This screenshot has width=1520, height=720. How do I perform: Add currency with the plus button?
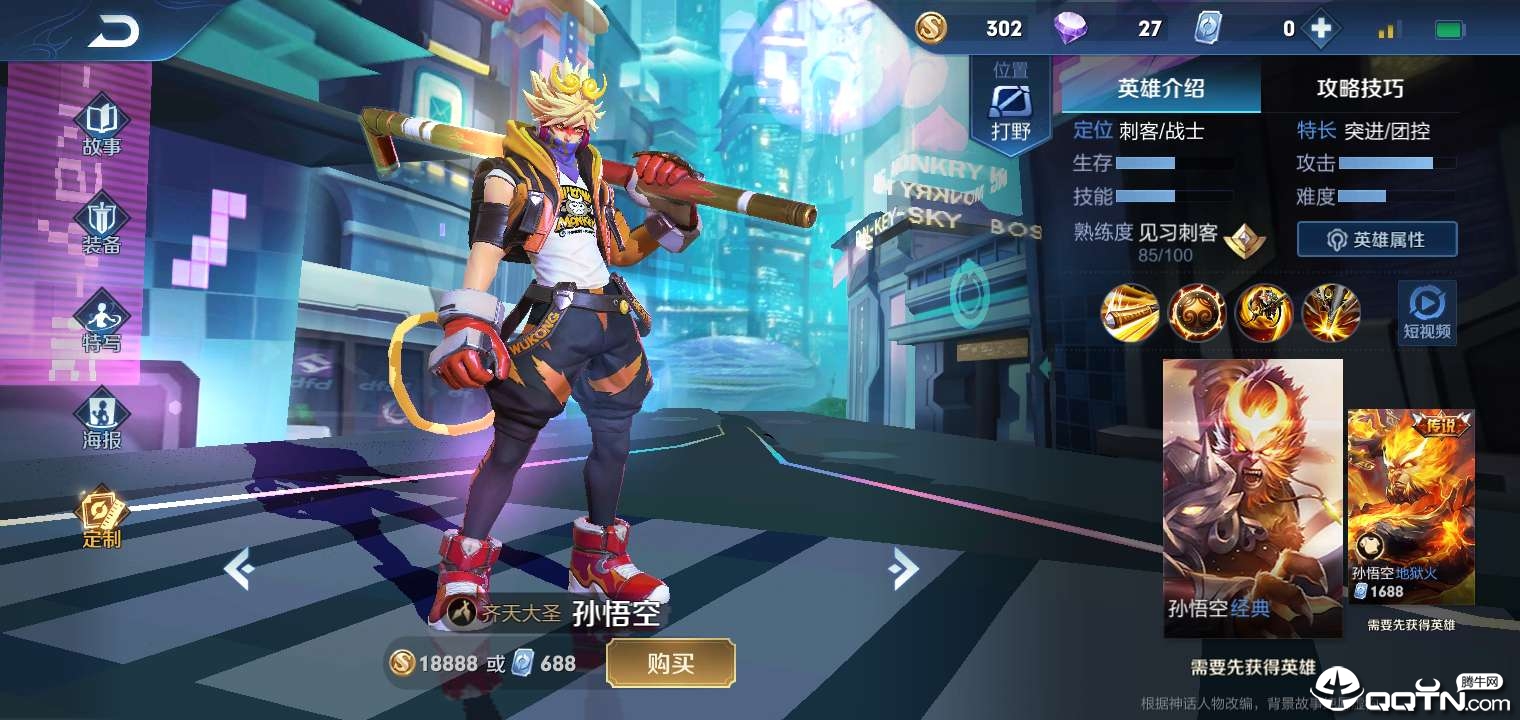1321,30
